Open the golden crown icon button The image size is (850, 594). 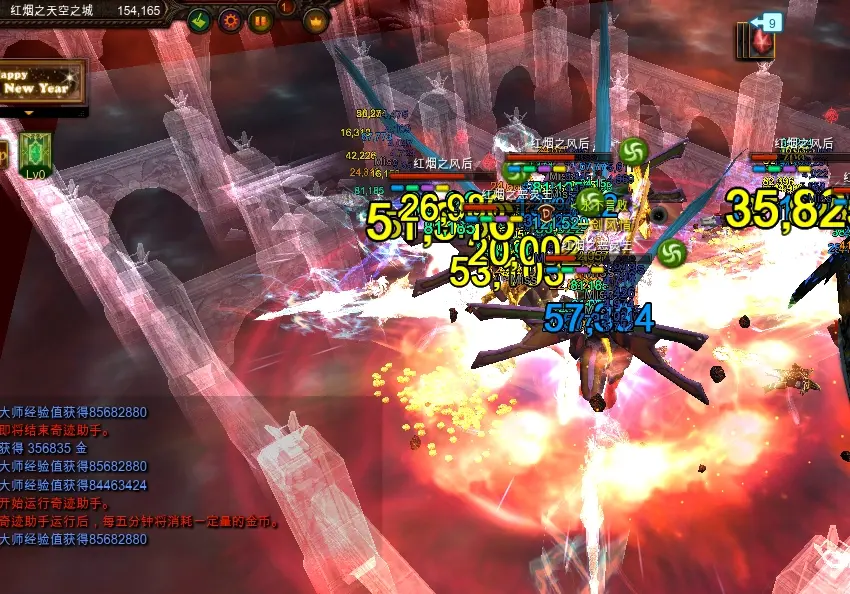point(316,19)
